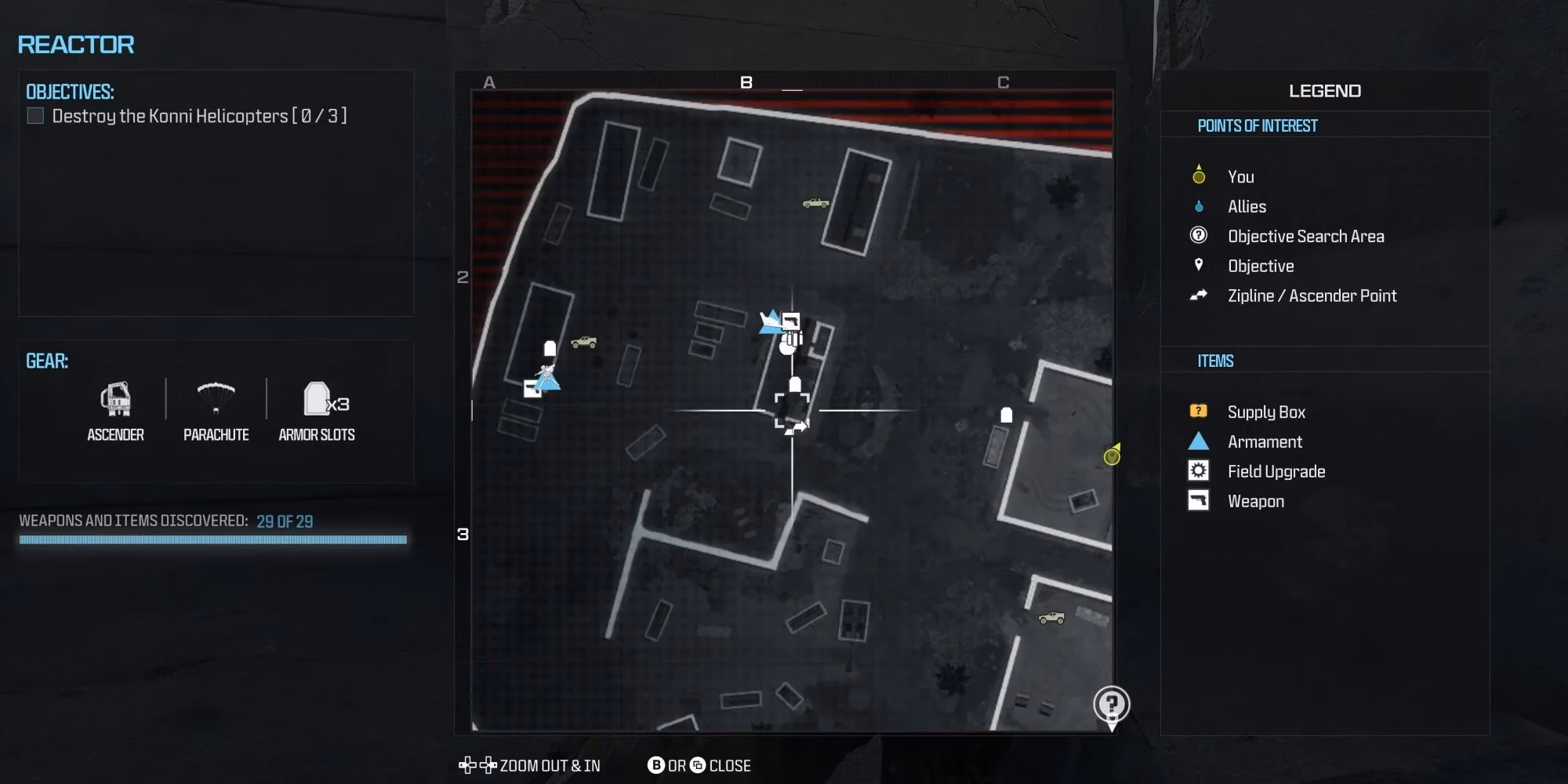Click the weapons discovered progress bar
The width and height of the screenshot is (1568, 784).
tap(213, 539)
